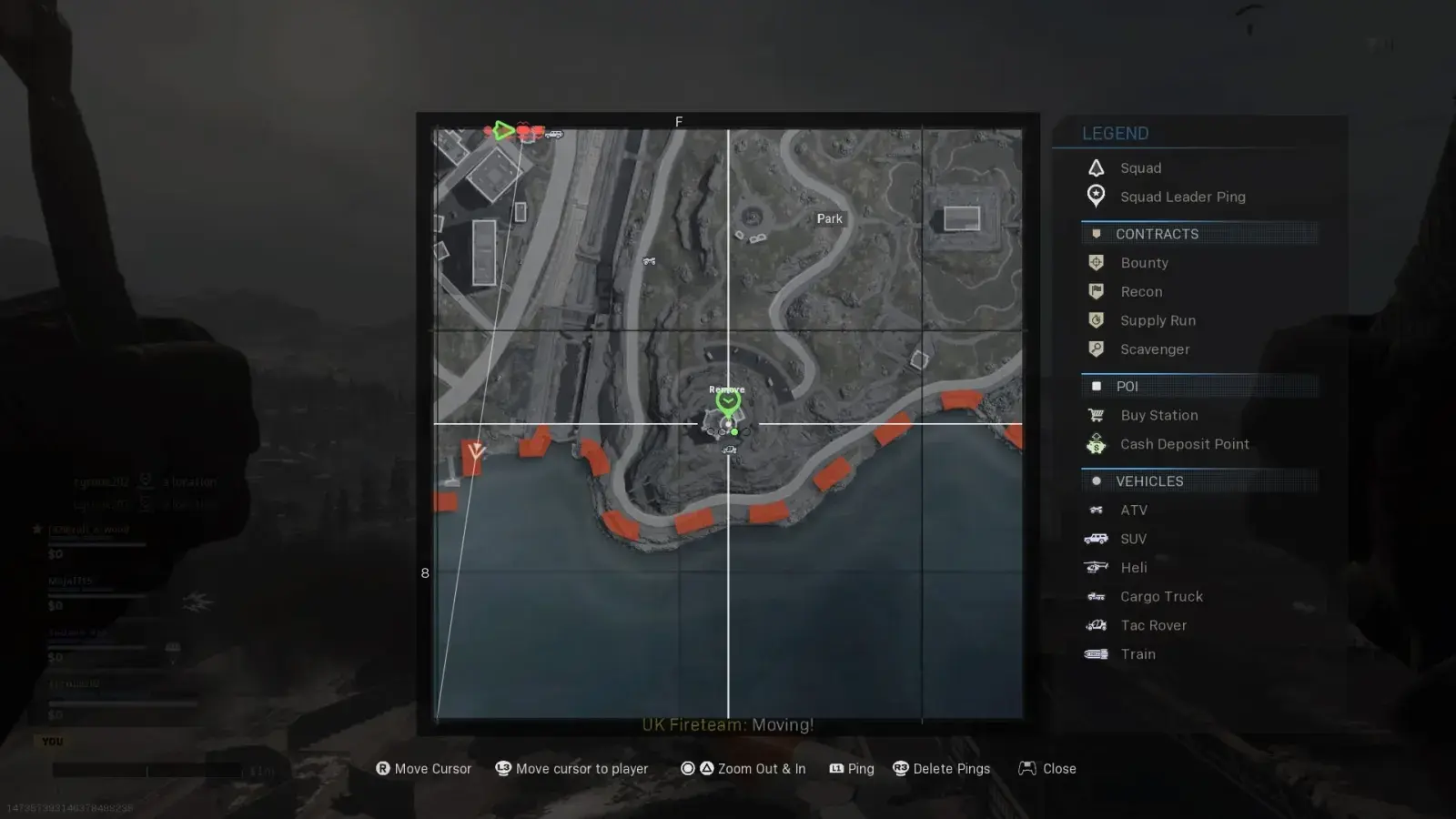
Task: Click the ATV icon shown on the map
Action: 650,261
